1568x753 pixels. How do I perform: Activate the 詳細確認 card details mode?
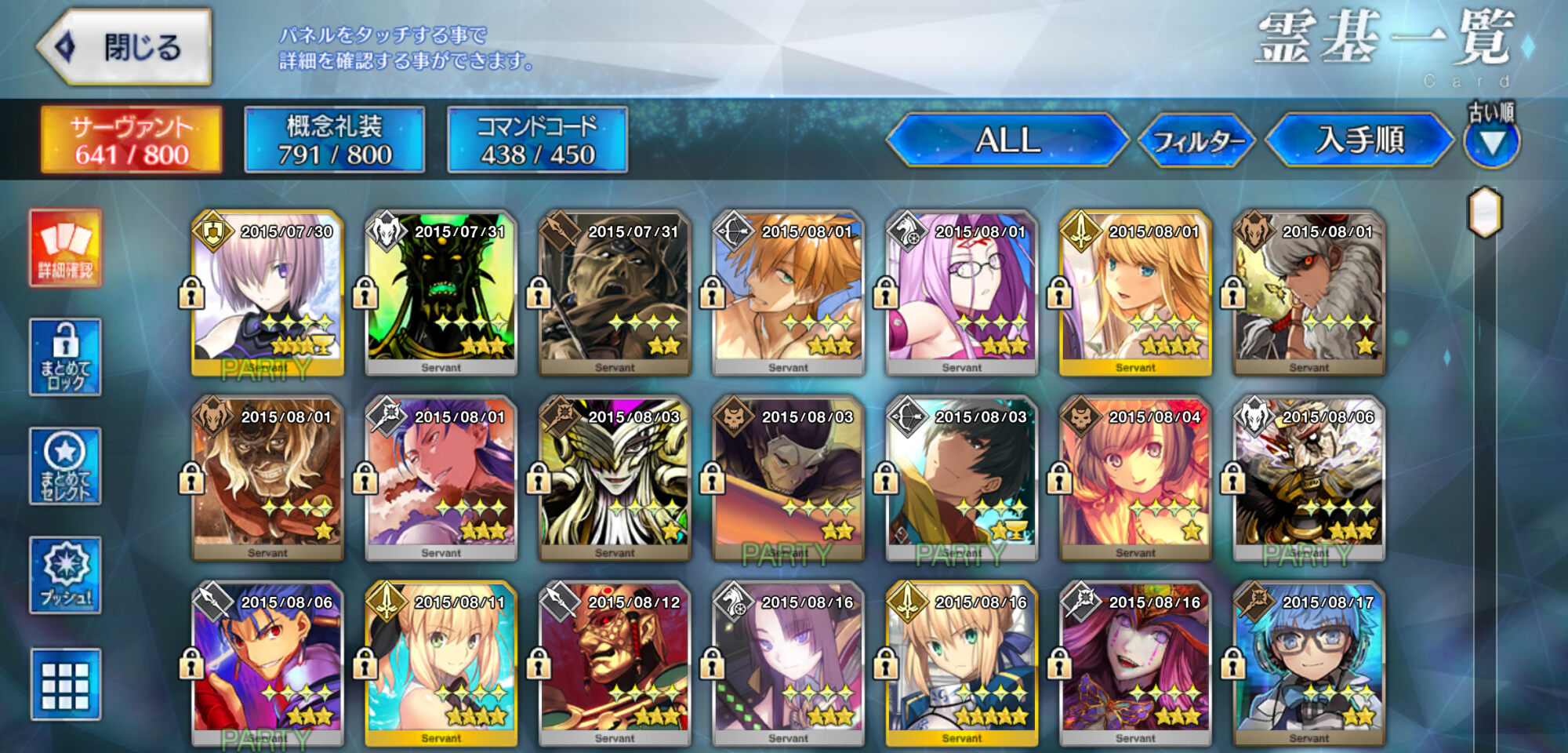(x=66, y=248)
